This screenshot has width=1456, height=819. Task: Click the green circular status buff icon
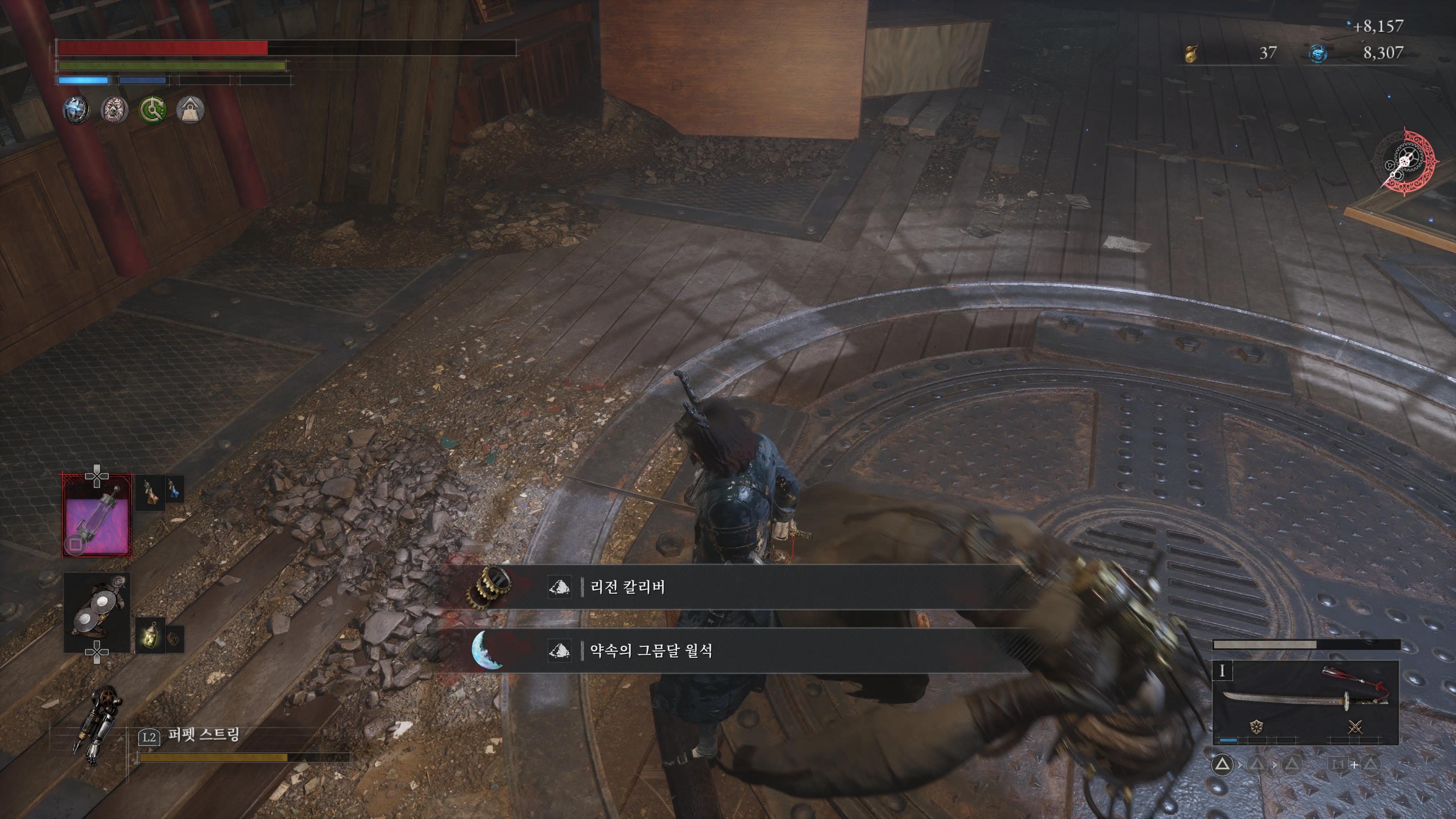coord(152,110)
